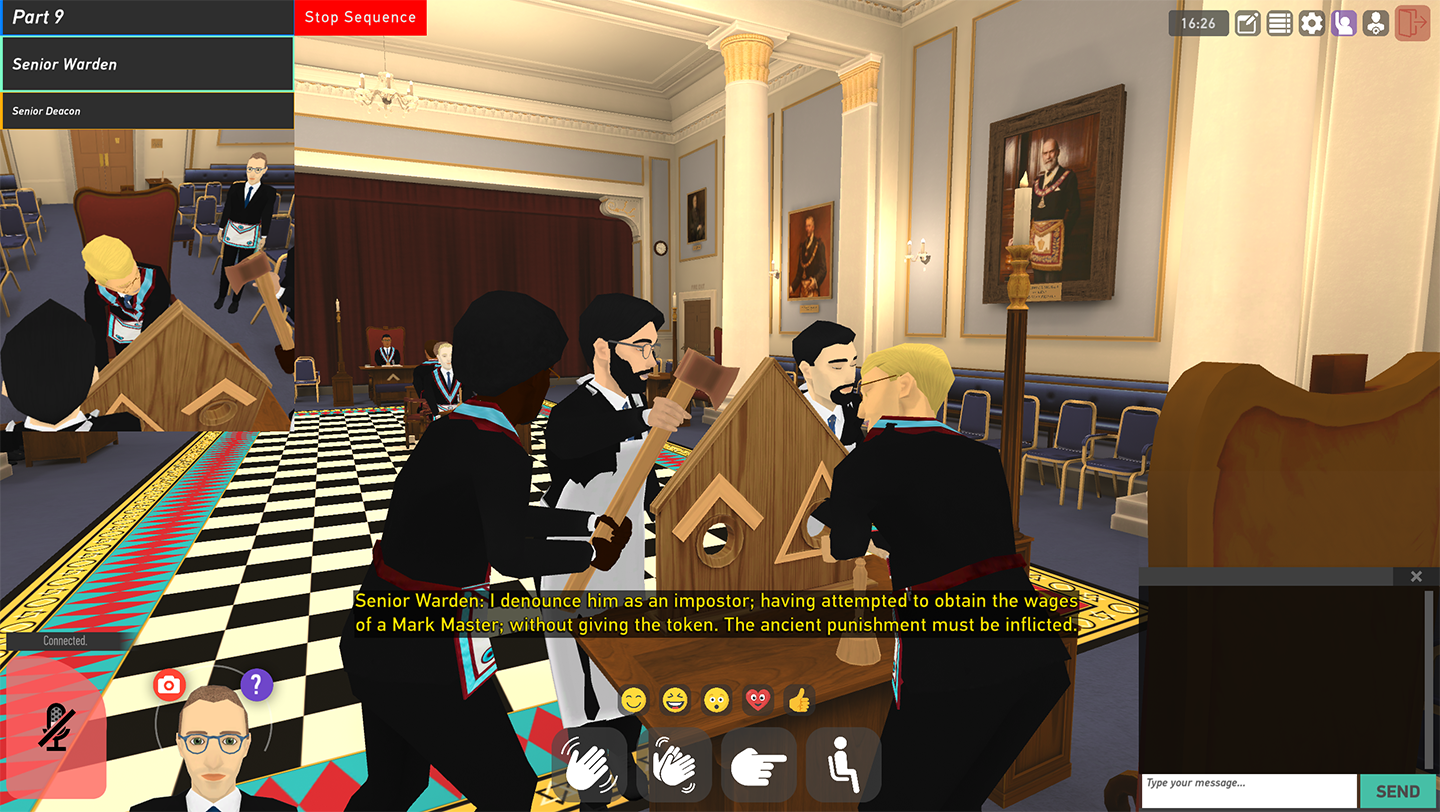Trigger the waving hand gesture
1440x812 pixels.
(589, 765)
